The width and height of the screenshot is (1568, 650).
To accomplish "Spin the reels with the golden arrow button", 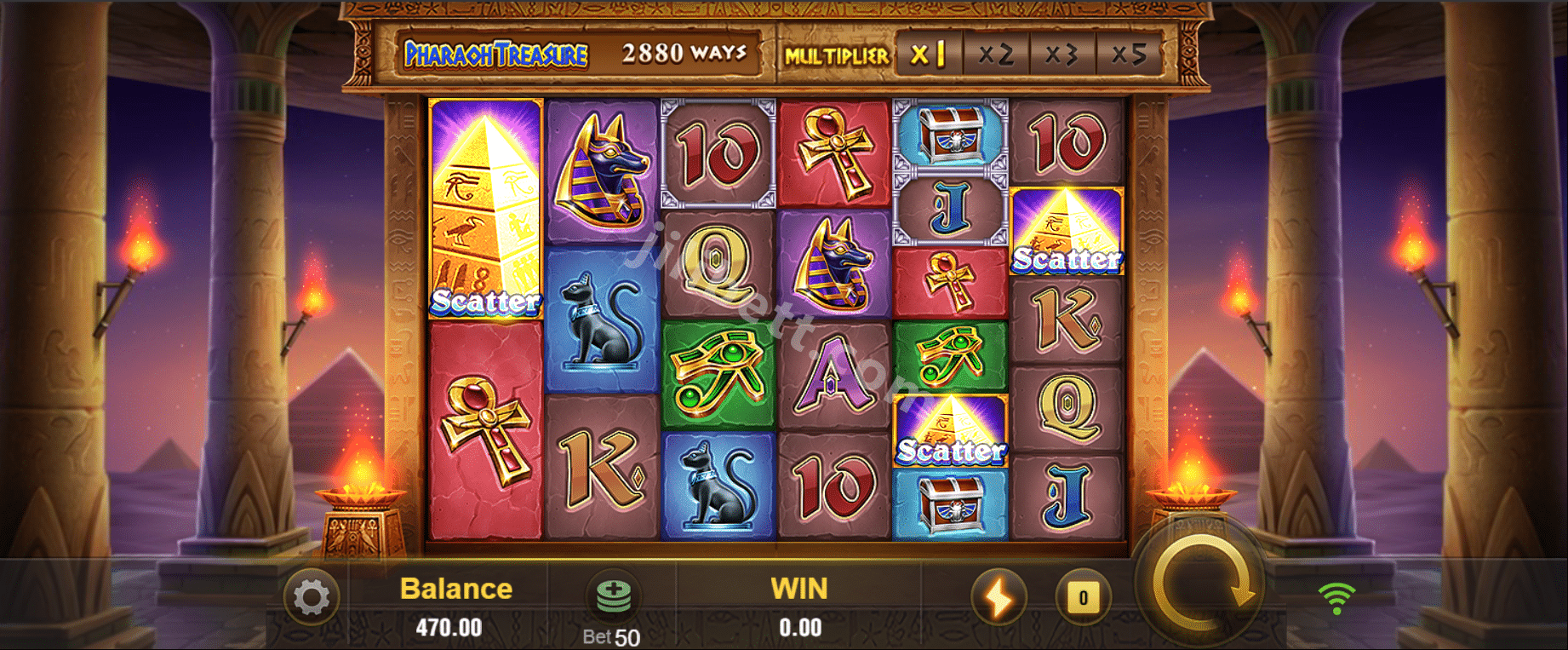I will point(1202,588).
